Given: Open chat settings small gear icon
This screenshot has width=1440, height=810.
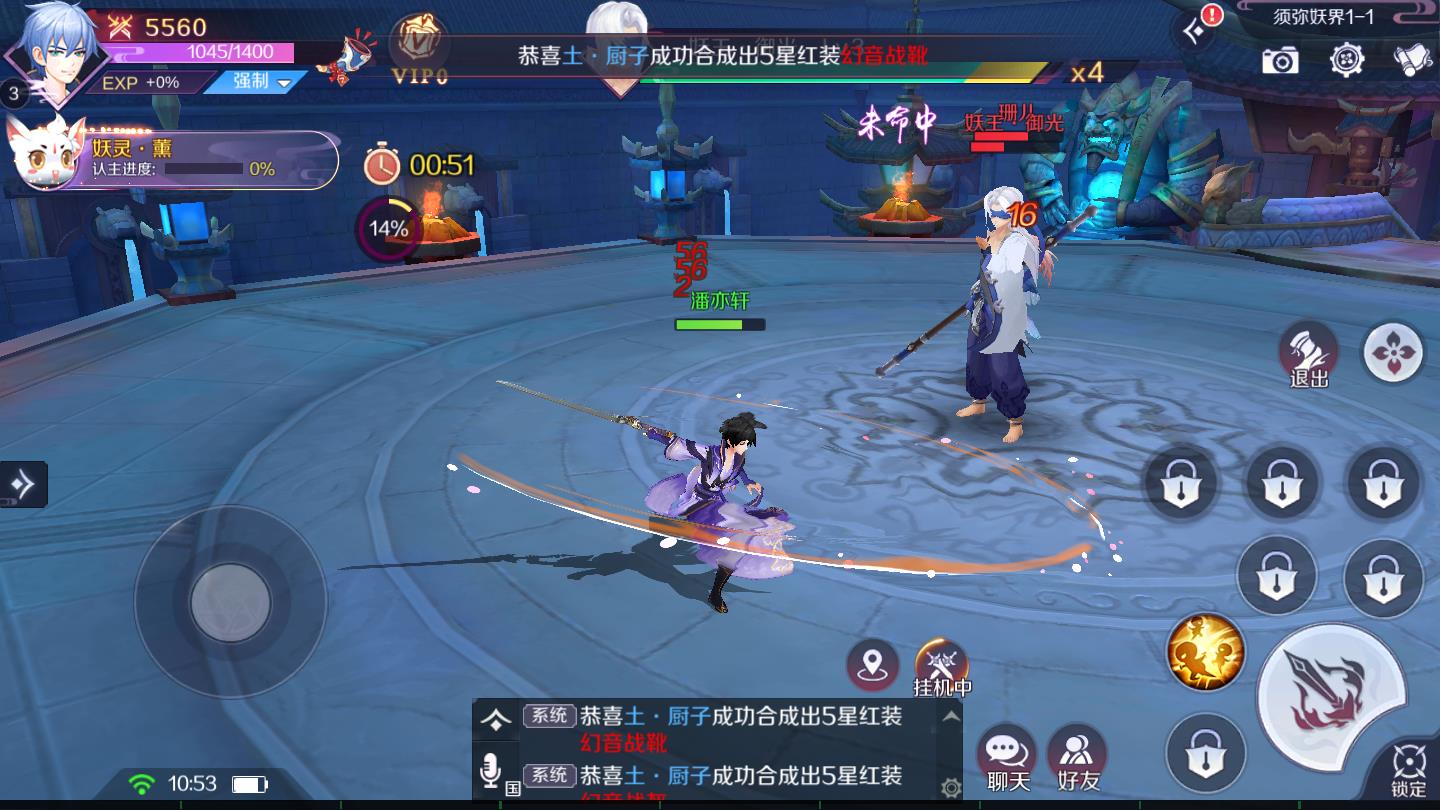Looking at the screenshot, I should pyautogui.click(x=951, y=788).
